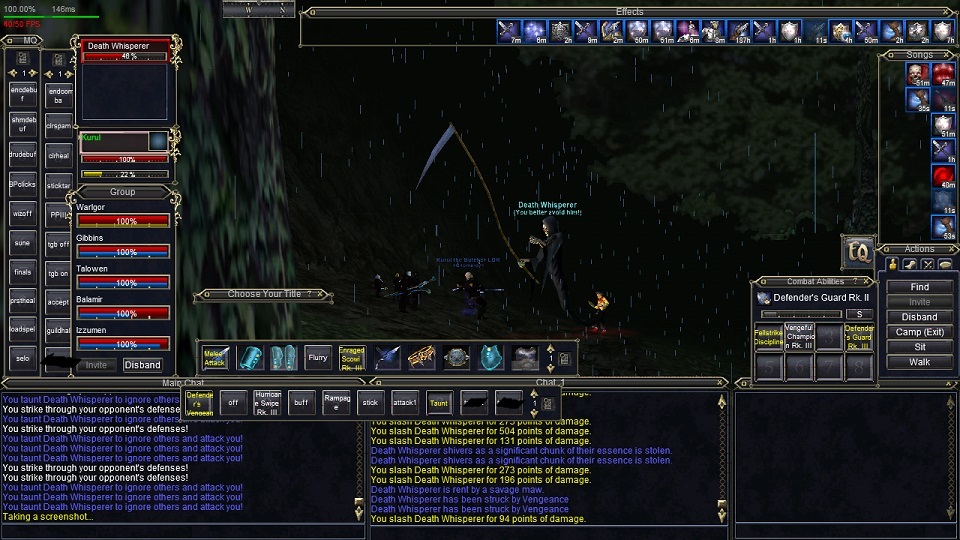The width and height of the screenshot is (960, 540).
Task: Click the prstheal macro button
Action: pos(23,300)
